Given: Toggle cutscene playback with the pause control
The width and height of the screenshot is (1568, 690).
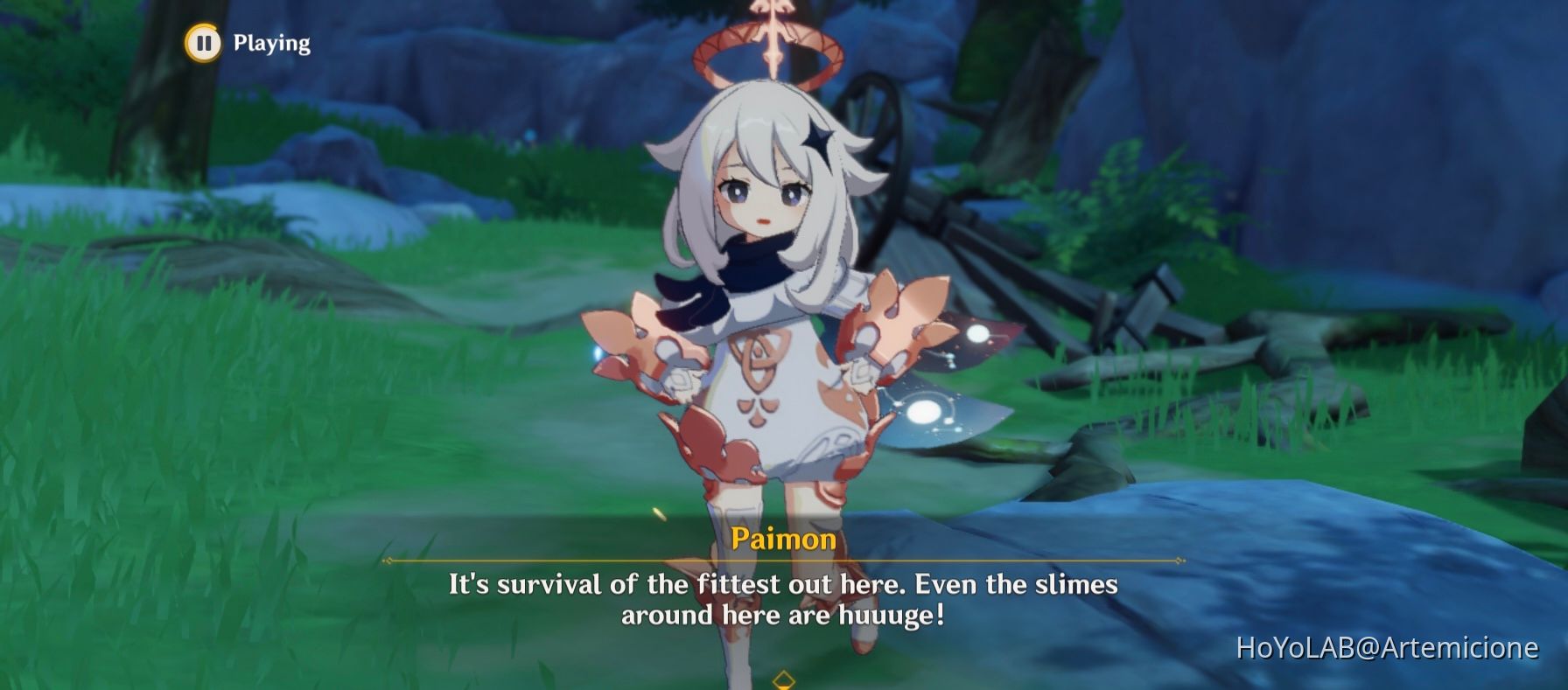Looking at the screenshot, I should 204,44.
